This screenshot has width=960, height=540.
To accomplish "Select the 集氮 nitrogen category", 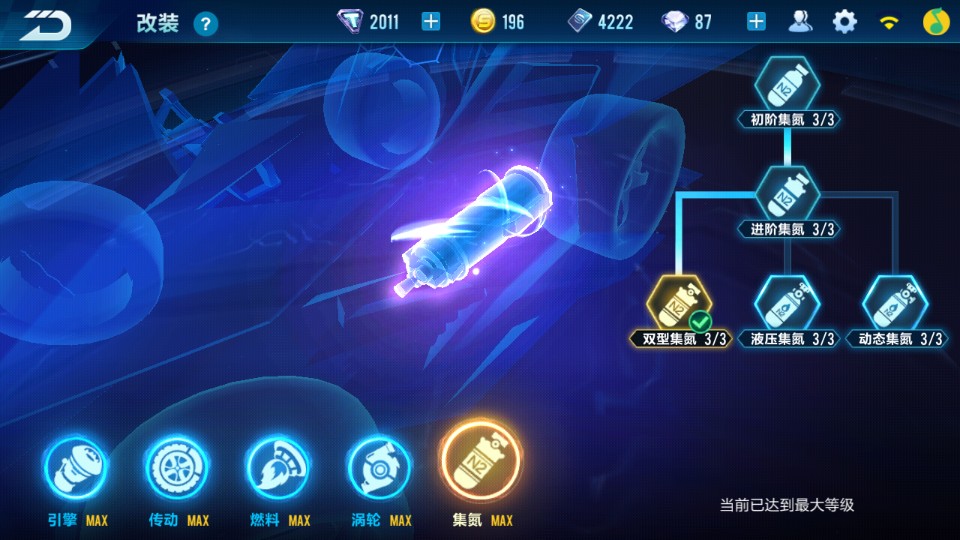I will (x=481, y=464).
